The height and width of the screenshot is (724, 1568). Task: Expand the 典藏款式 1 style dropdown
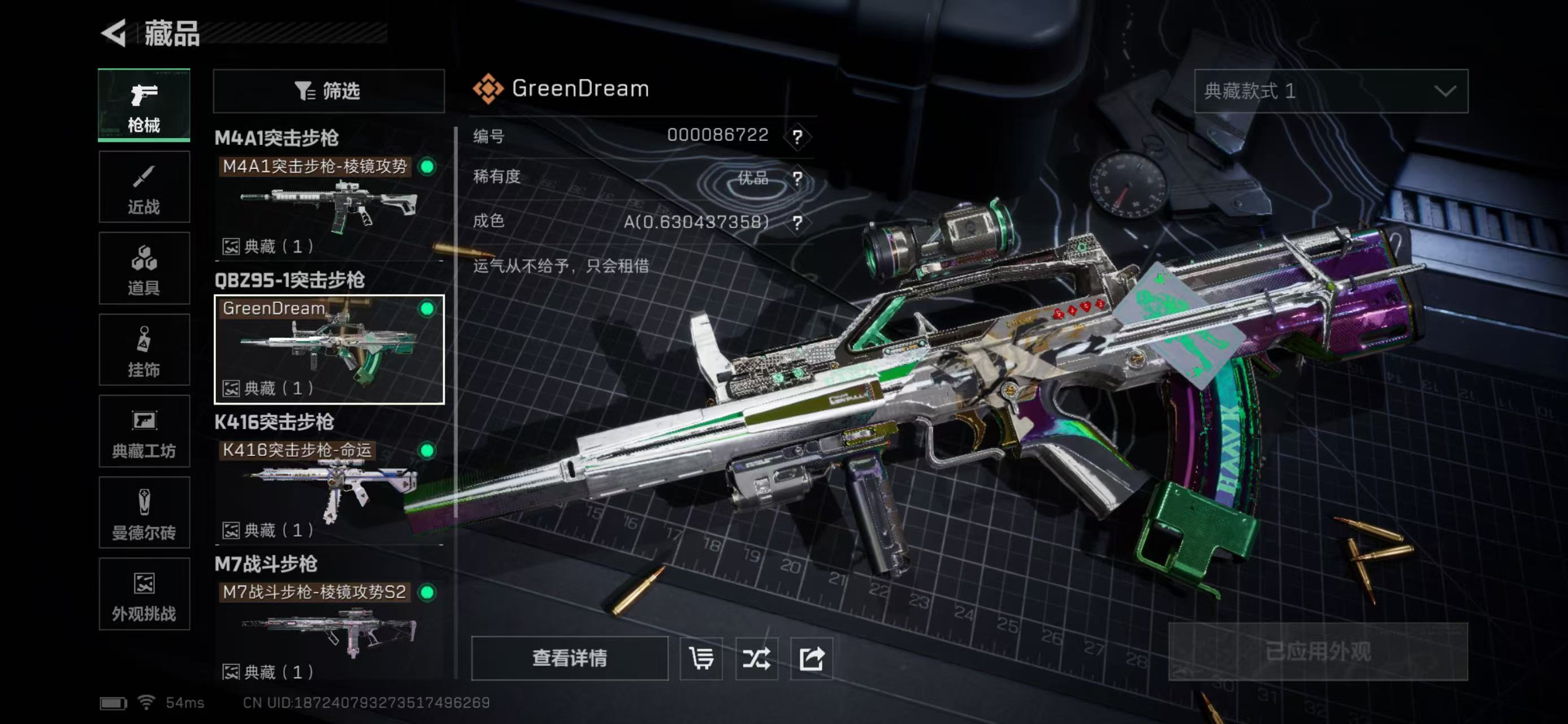click(x=1331, y=91)
